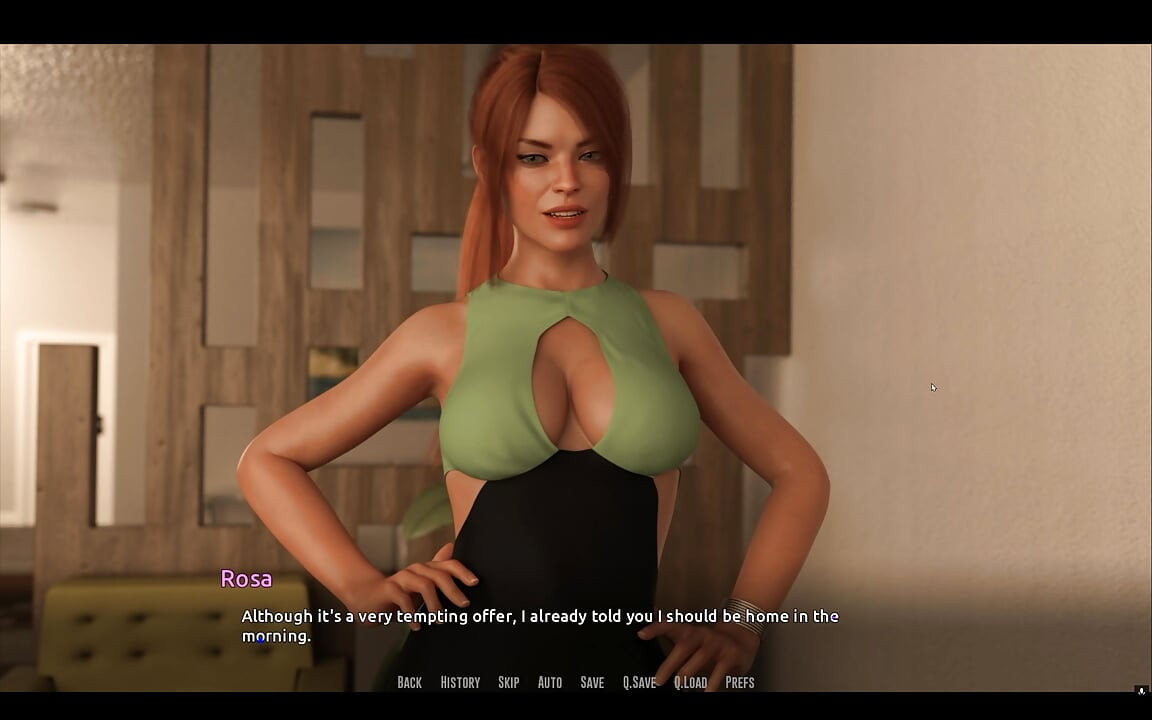Click Q.Load to quick load
Viewport: 1152px width, 720px height.
[x=690, y=682]
